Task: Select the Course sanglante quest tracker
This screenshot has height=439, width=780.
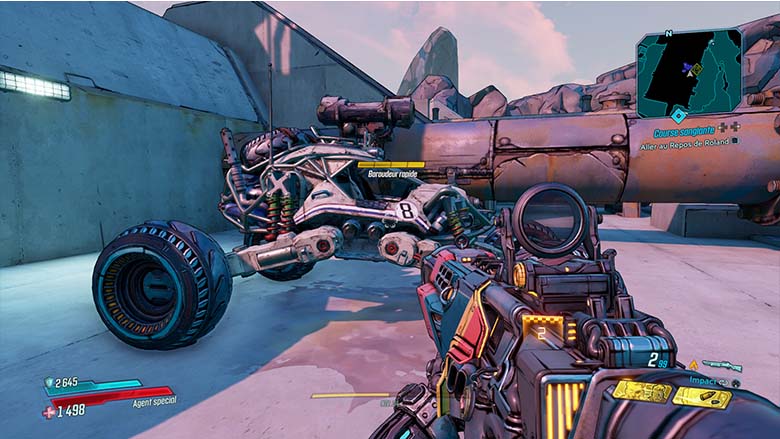Action: tap(685, 132)
